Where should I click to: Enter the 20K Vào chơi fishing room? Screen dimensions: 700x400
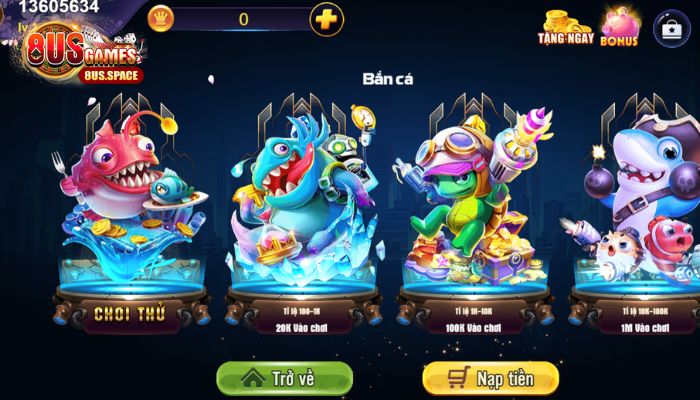point(303,320)
